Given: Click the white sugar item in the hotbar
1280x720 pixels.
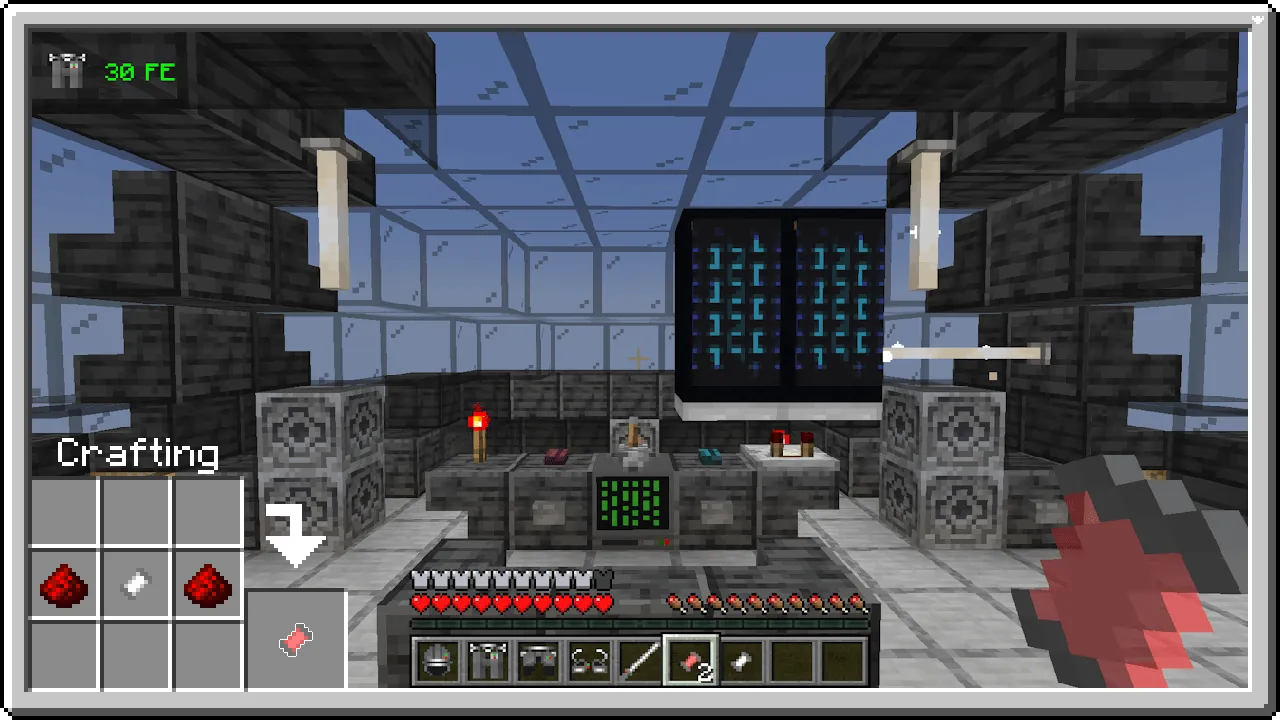Looking at the screenshot, I should (x=740, y=661).
